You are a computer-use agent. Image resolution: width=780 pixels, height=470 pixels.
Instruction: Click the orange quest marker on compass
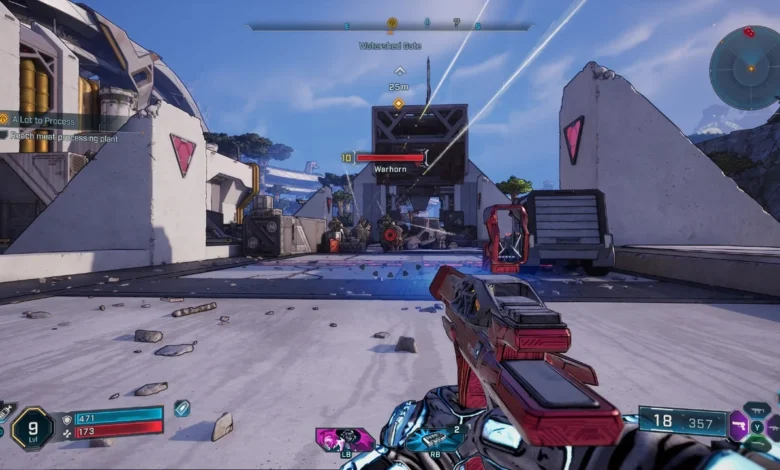point(392,21)
